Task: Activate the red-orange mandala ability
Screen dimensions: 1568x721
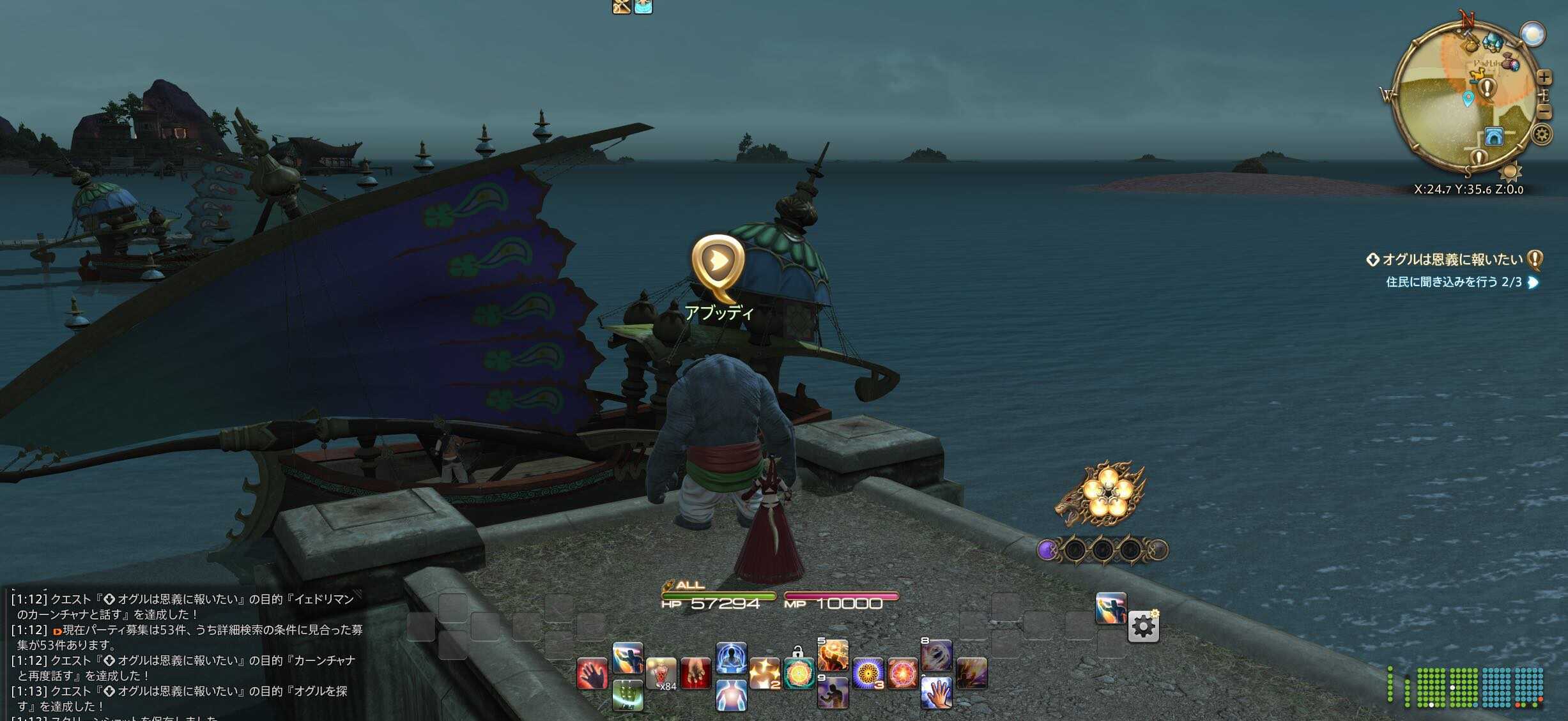Action: [902, 674]
